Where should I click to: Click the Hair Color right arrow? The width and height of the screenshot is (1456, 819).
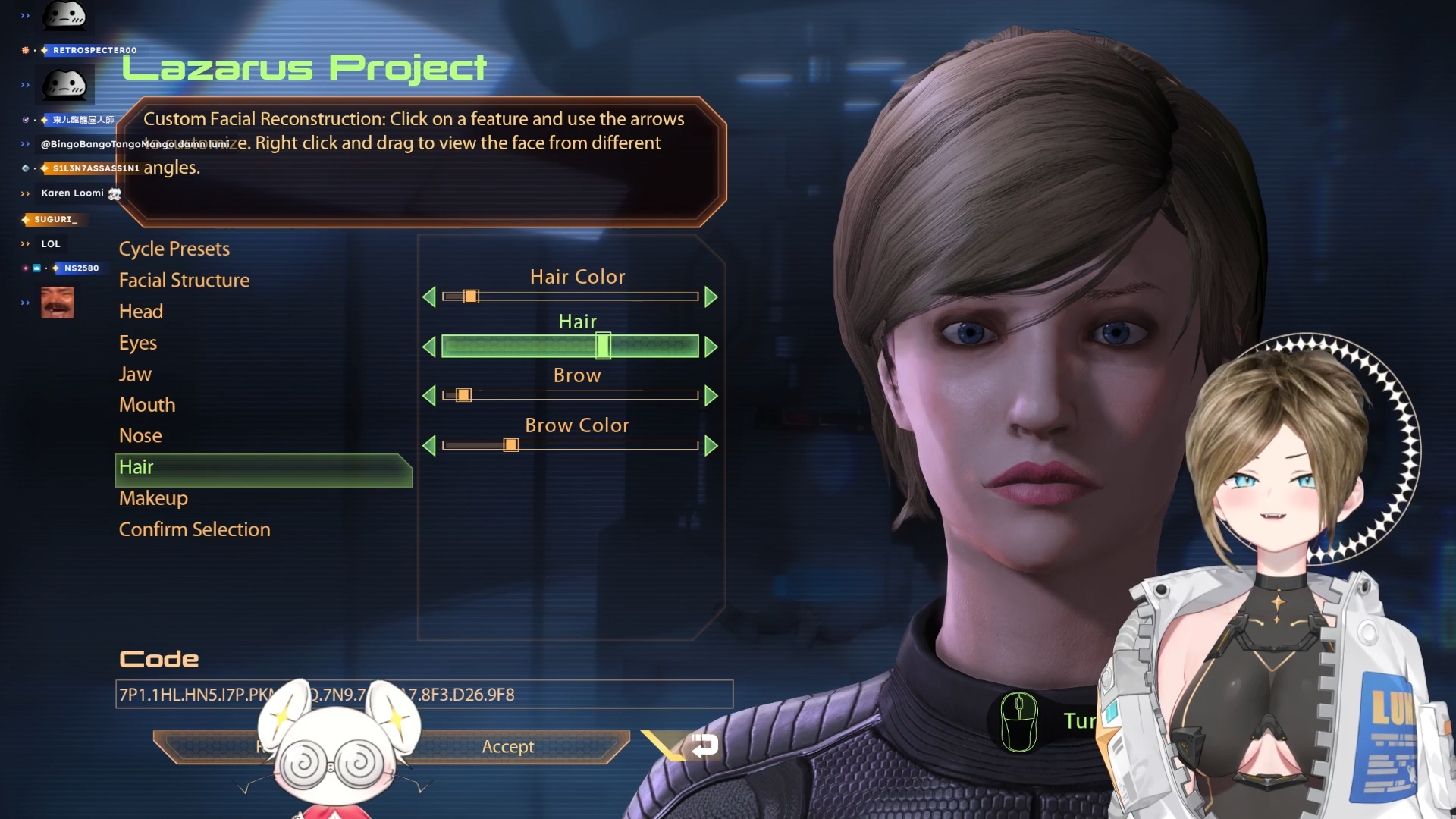(x=711, y=297)
